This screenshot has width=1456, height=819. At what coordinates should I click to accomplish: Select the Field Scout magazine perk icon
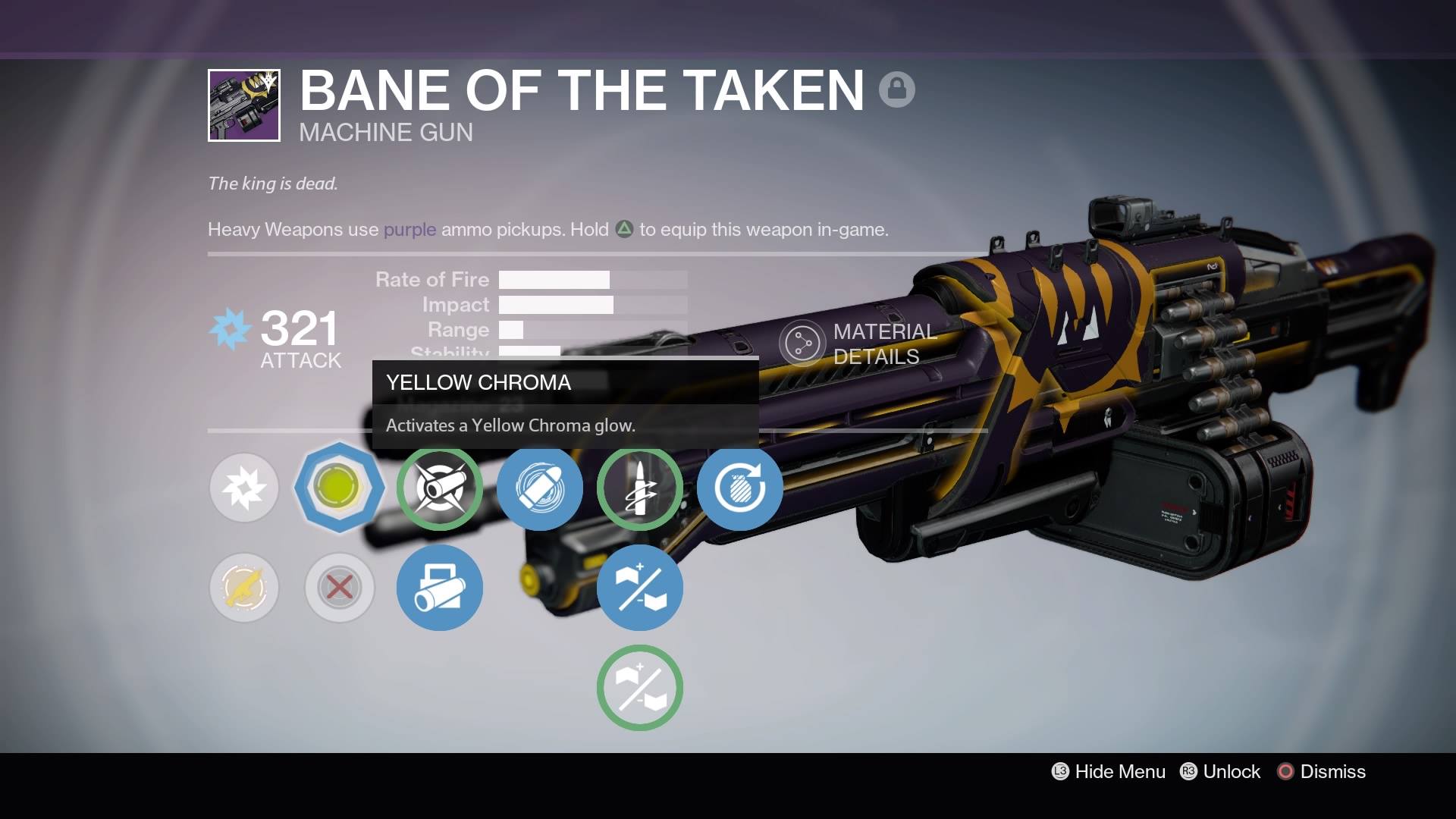440,588
